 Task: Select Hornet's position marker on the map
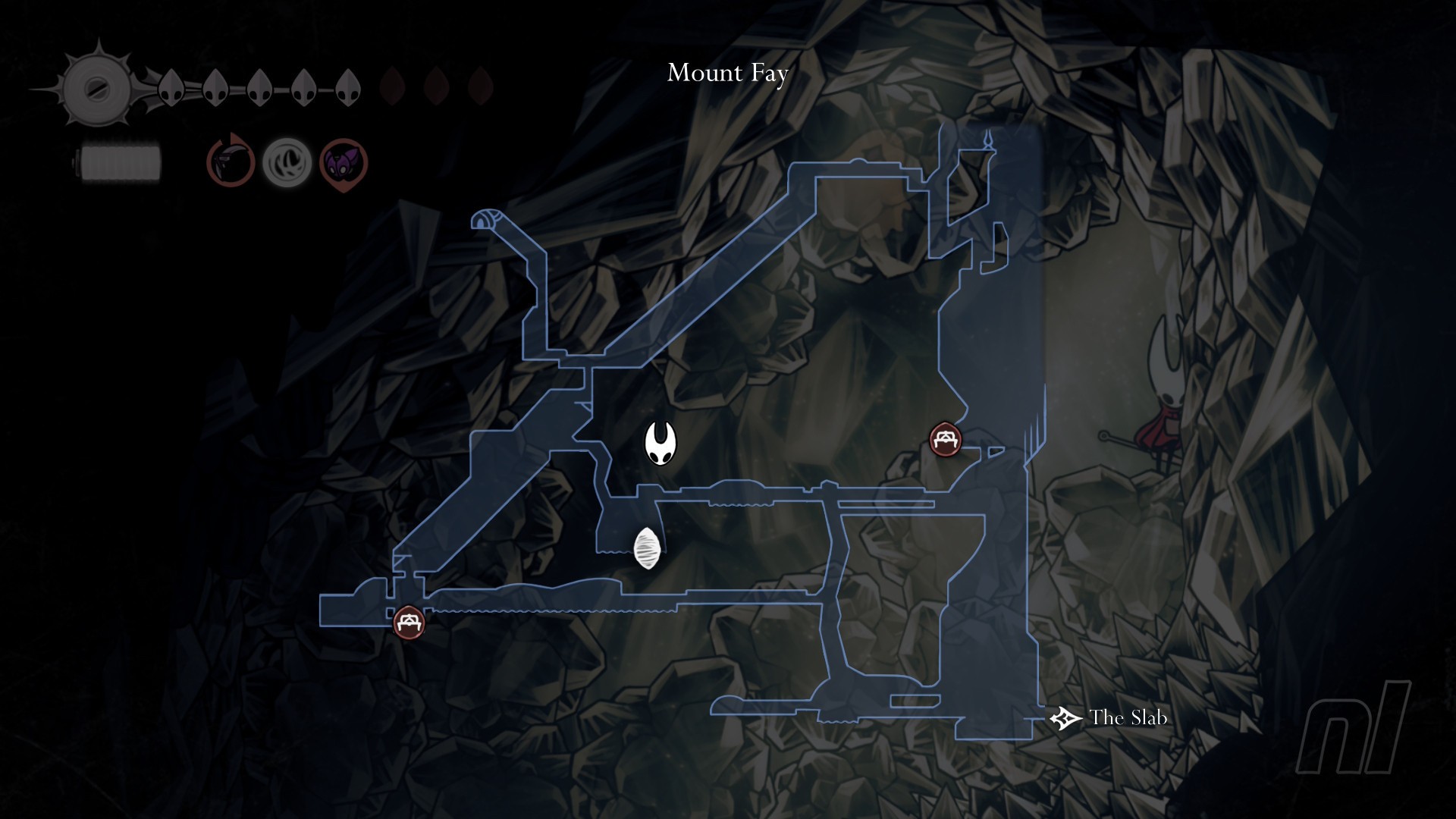(660, 444)
